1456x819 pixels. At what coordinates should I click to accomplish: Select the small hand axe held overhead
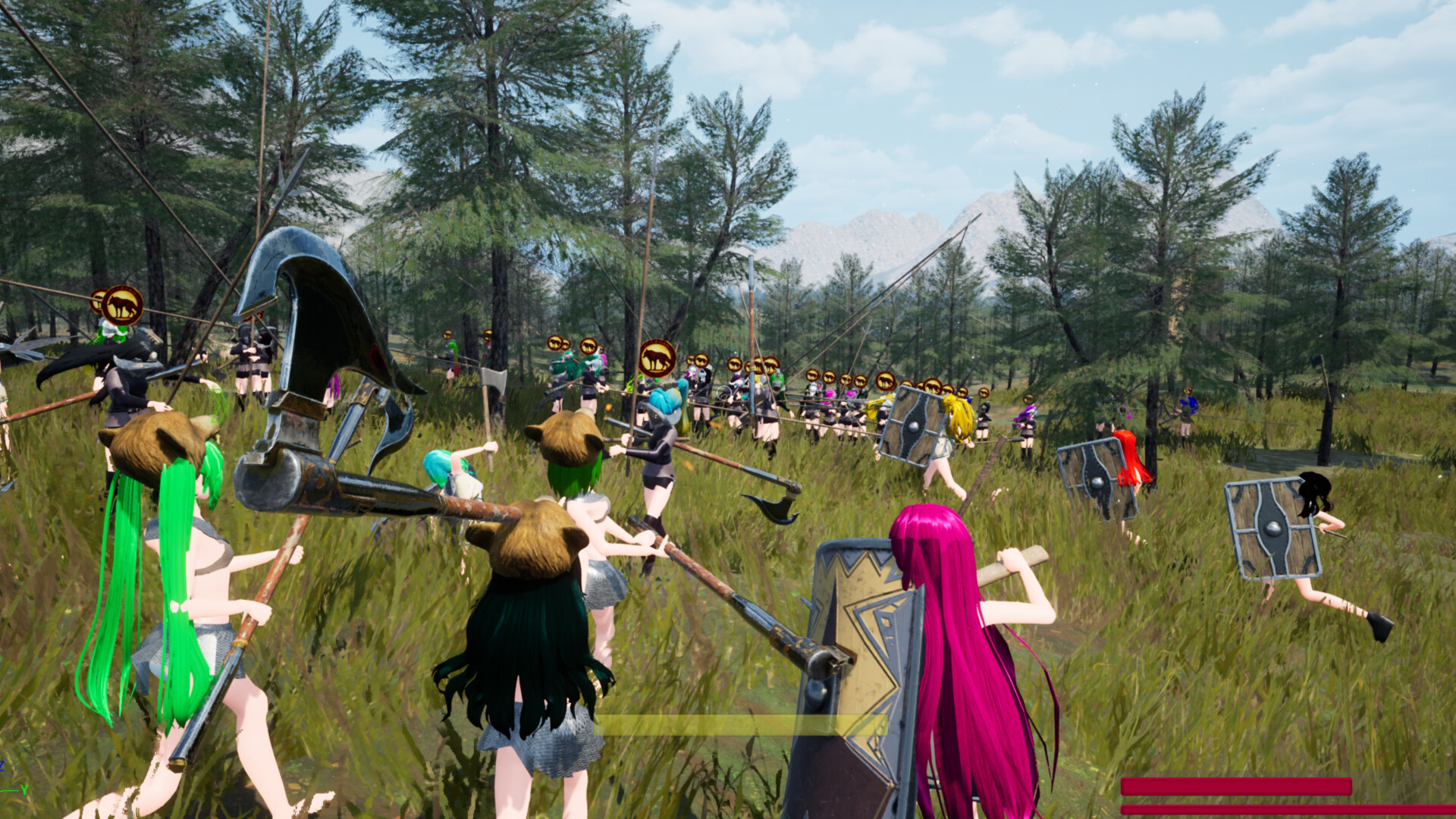pos(491,379)
